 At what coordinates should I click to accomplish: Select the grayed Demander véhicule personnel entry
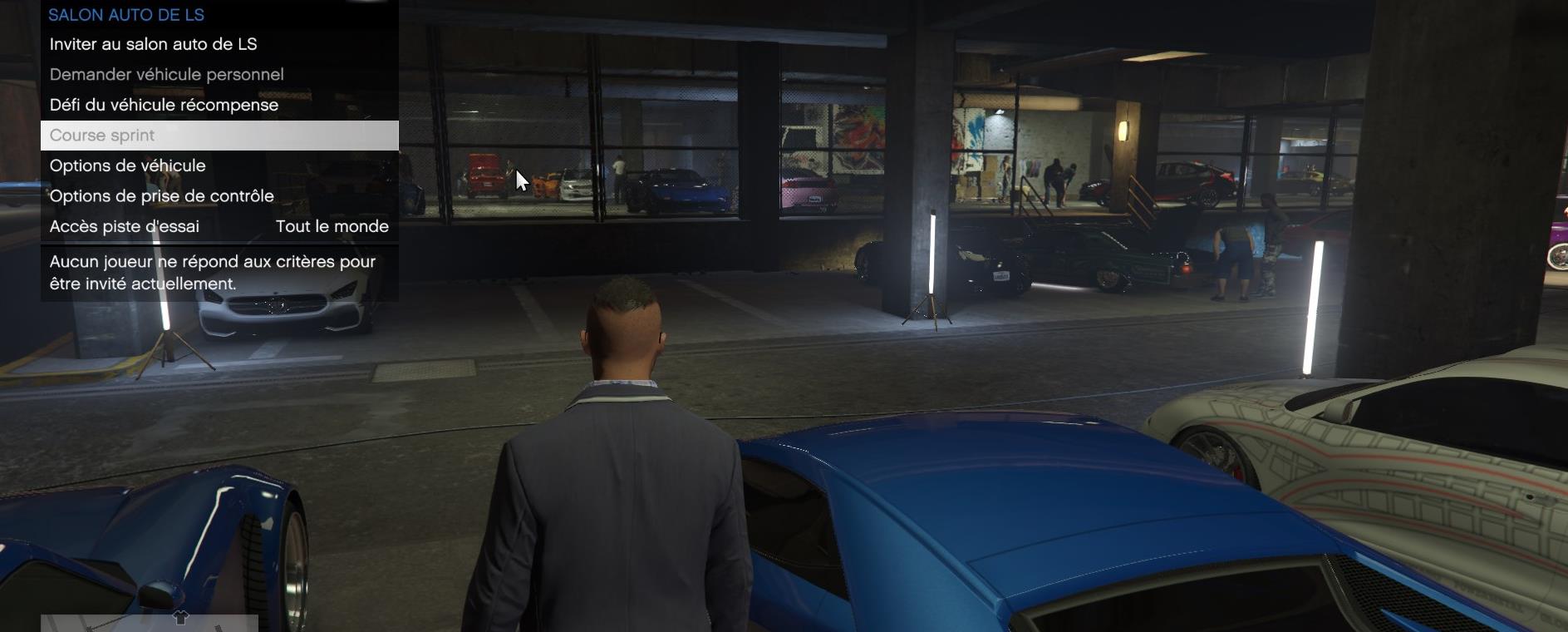166,75
